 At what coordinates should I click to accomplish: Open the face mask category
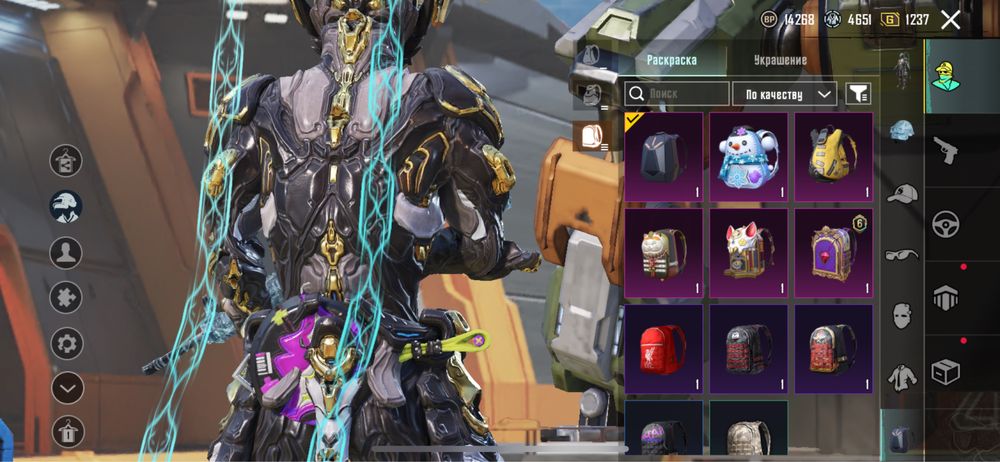[x=902, y=316]
